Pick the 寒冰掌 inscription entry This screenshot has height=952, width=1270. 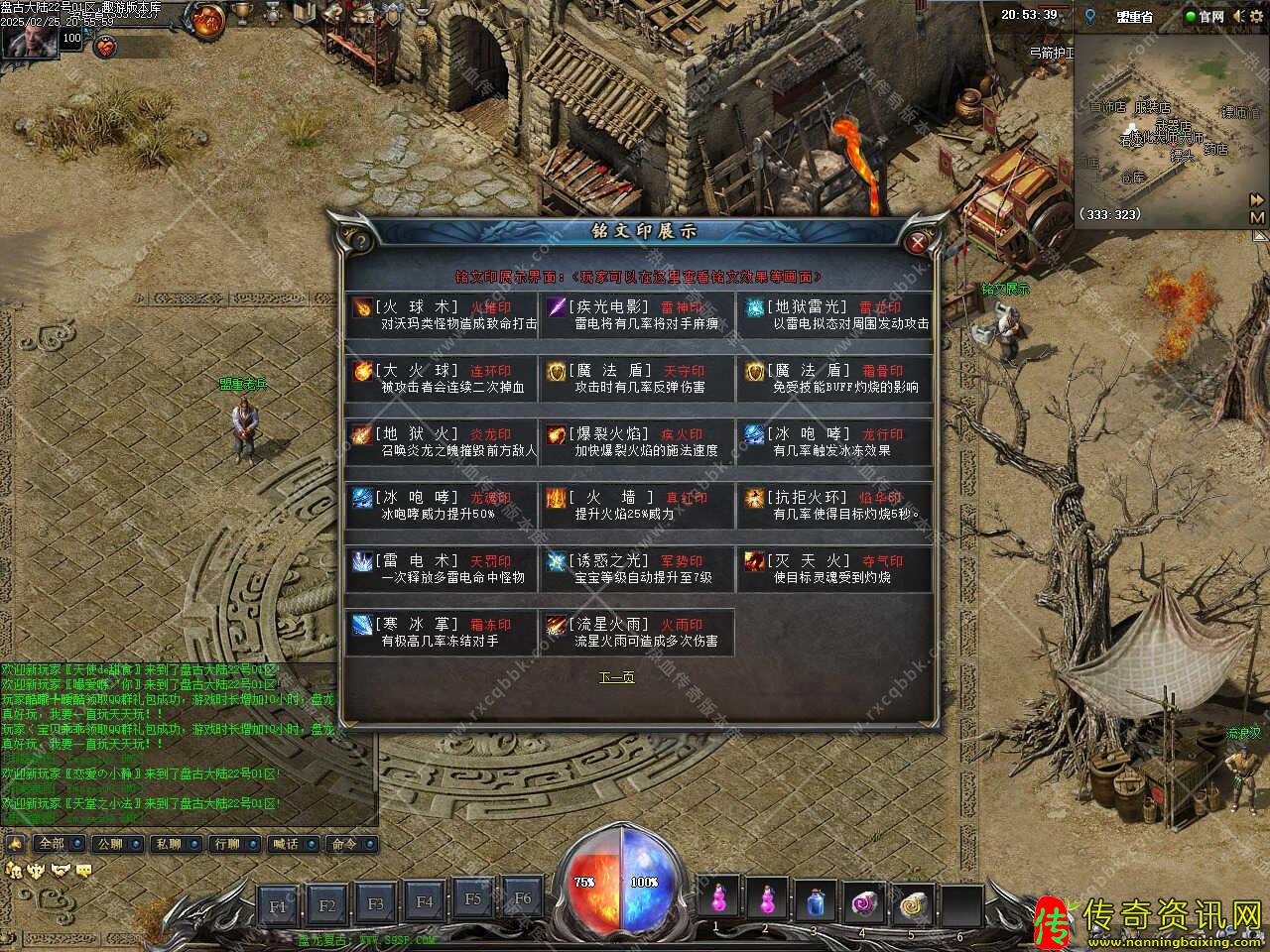pos(443,633)
